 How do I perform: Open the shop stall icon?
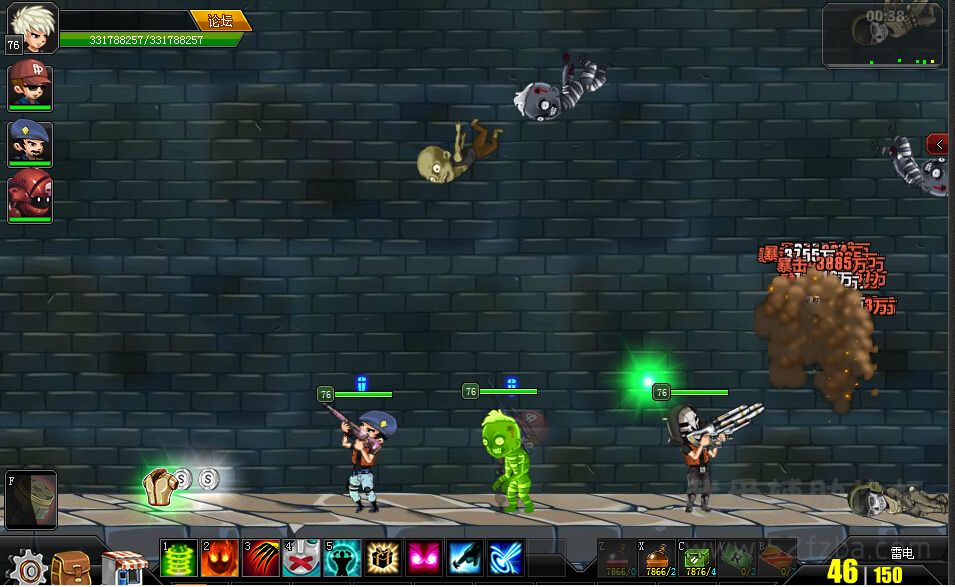(125, 567)
